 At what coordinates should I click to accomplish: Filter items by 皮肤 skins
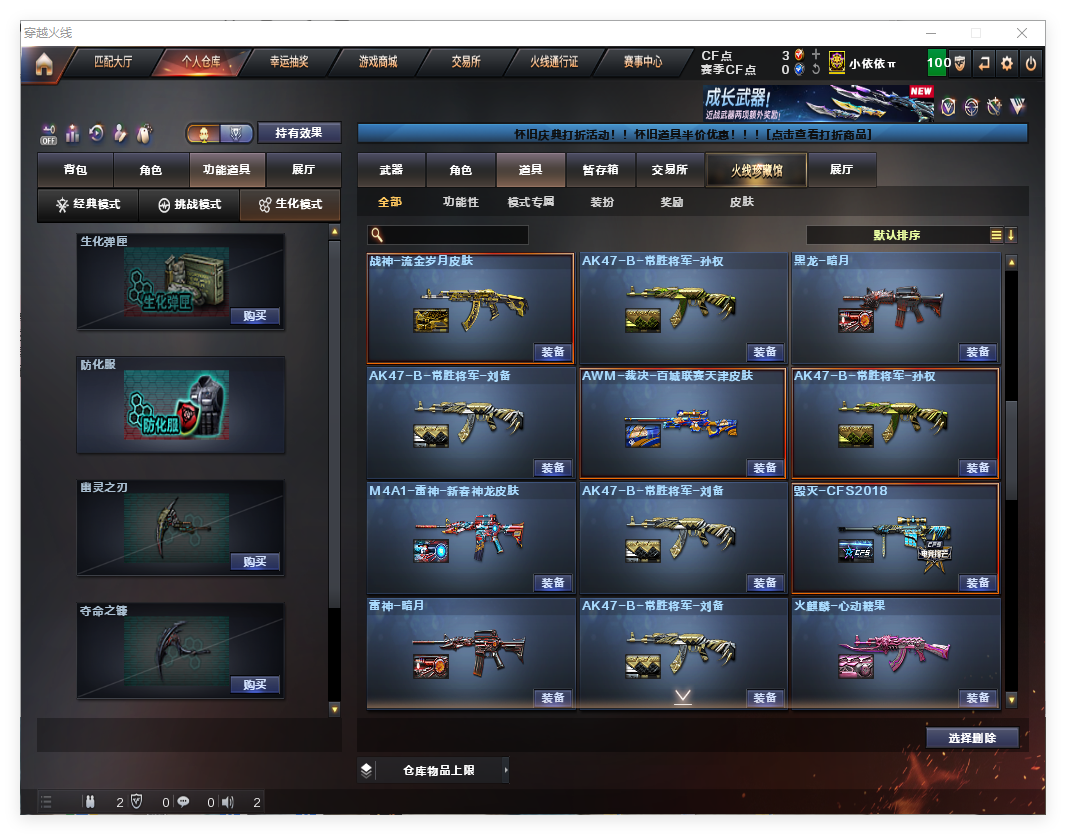coord(742,202)
